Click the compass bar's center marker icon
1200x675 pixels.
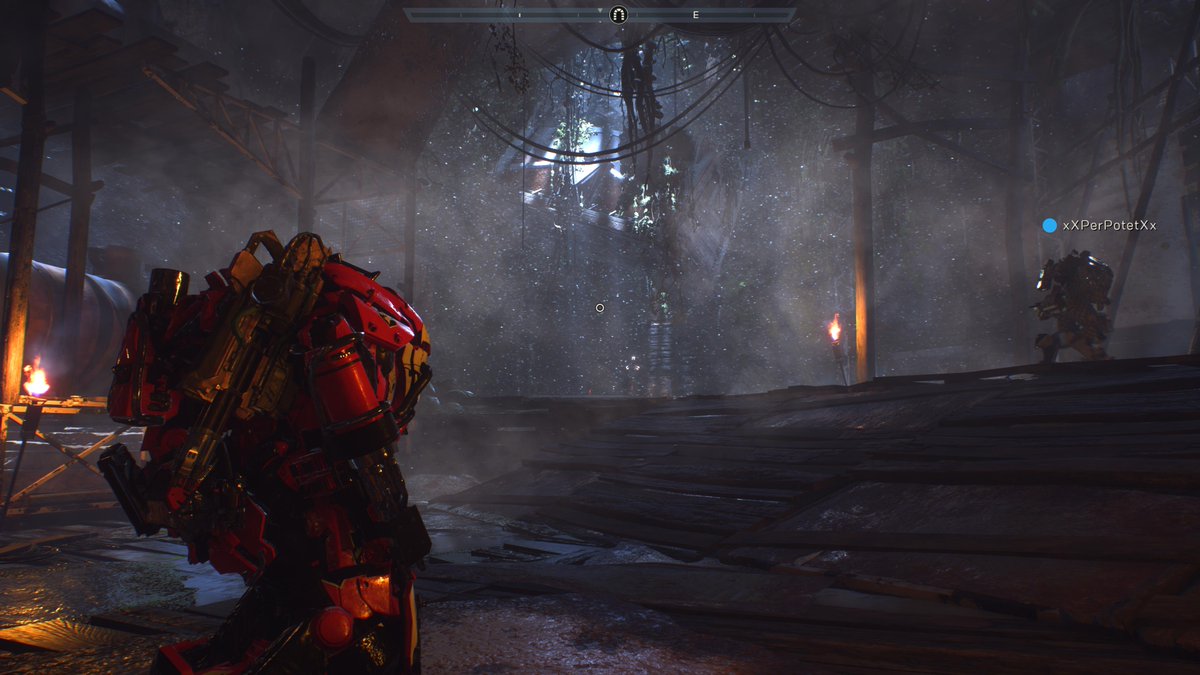click(x=617, y=14)
